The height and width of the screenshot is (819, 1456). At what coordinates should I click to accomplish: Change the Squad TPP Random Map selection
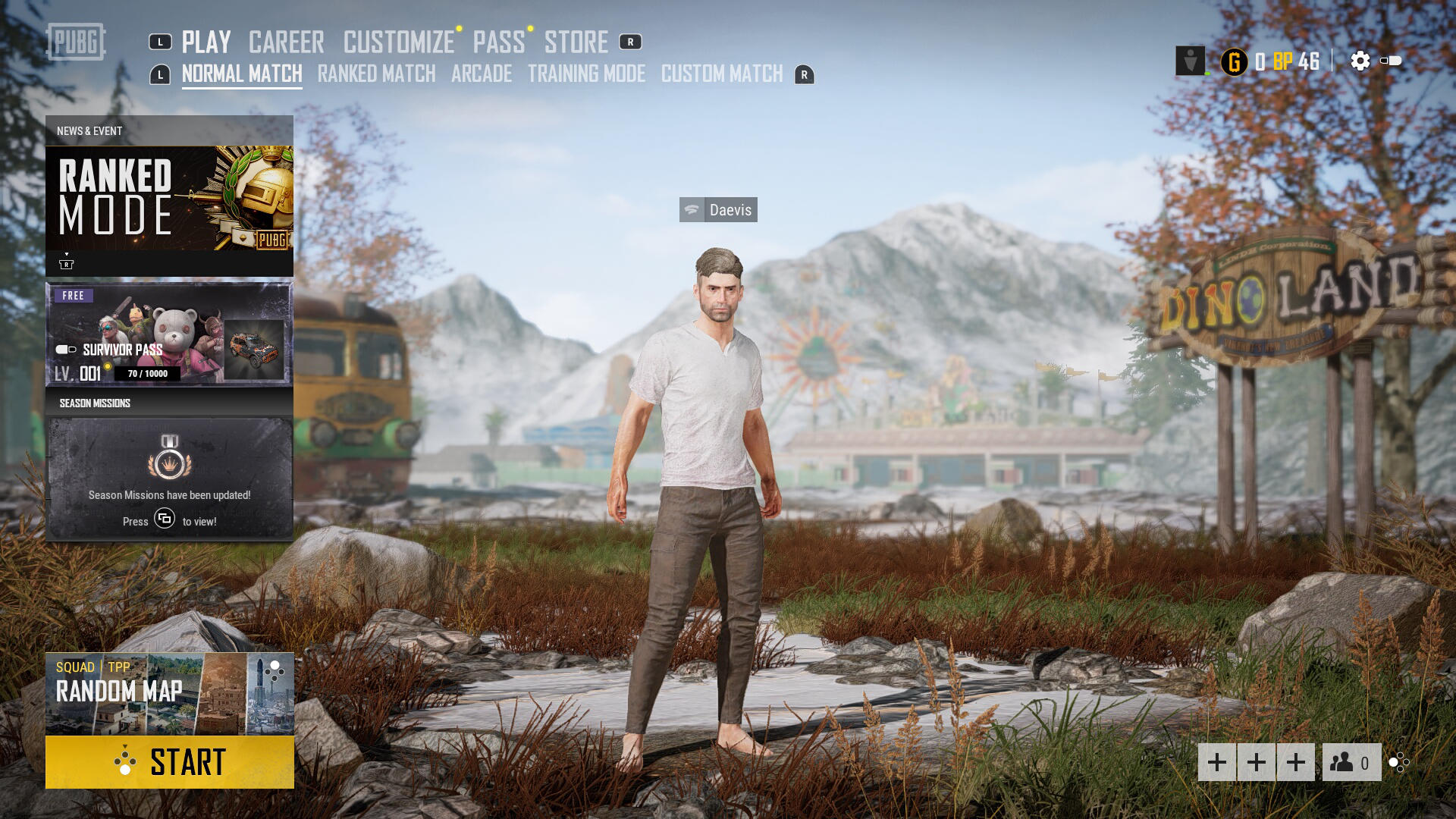click(x=169, y=693)
